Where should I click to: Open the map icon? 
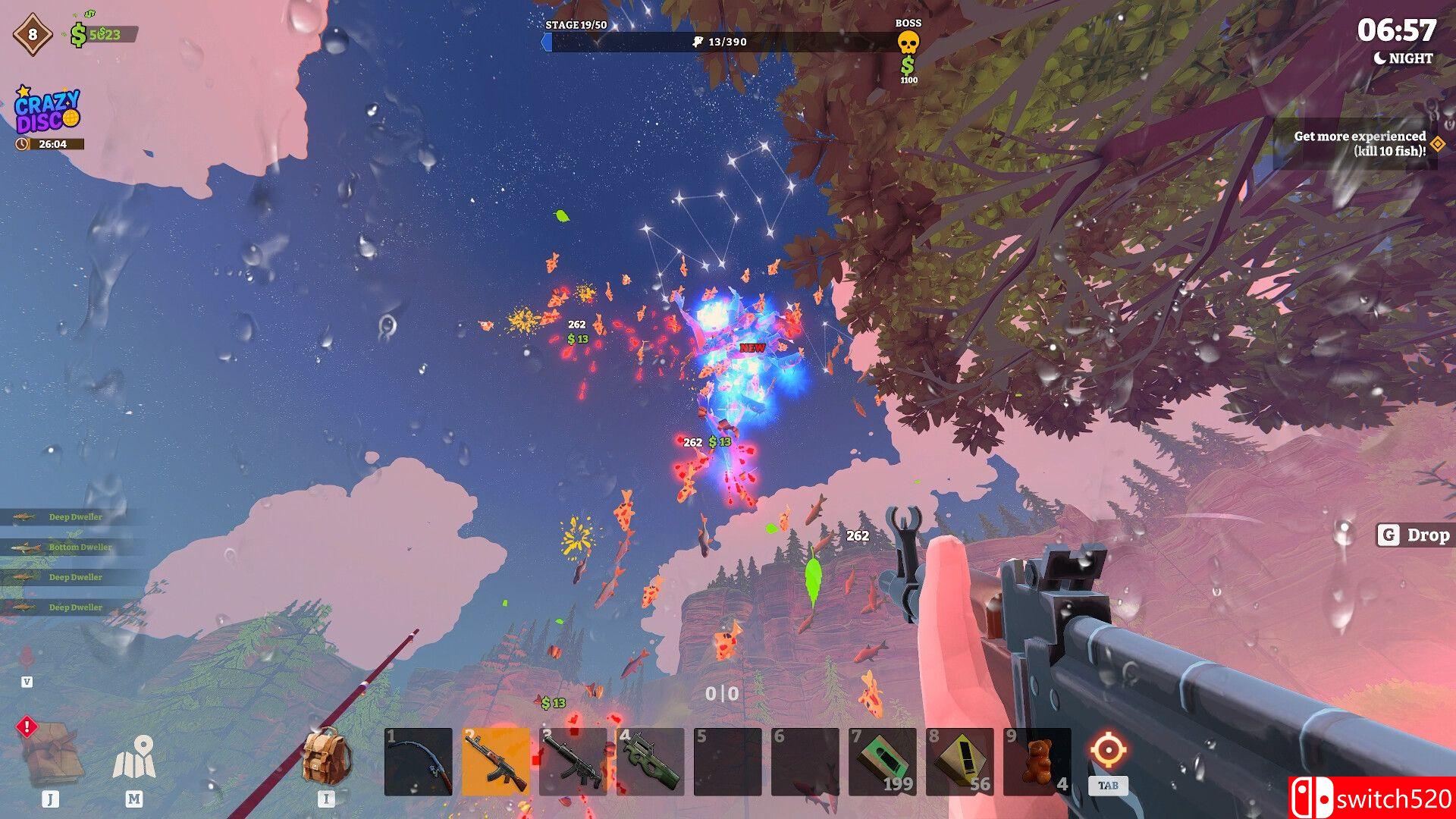coord(134,758)
